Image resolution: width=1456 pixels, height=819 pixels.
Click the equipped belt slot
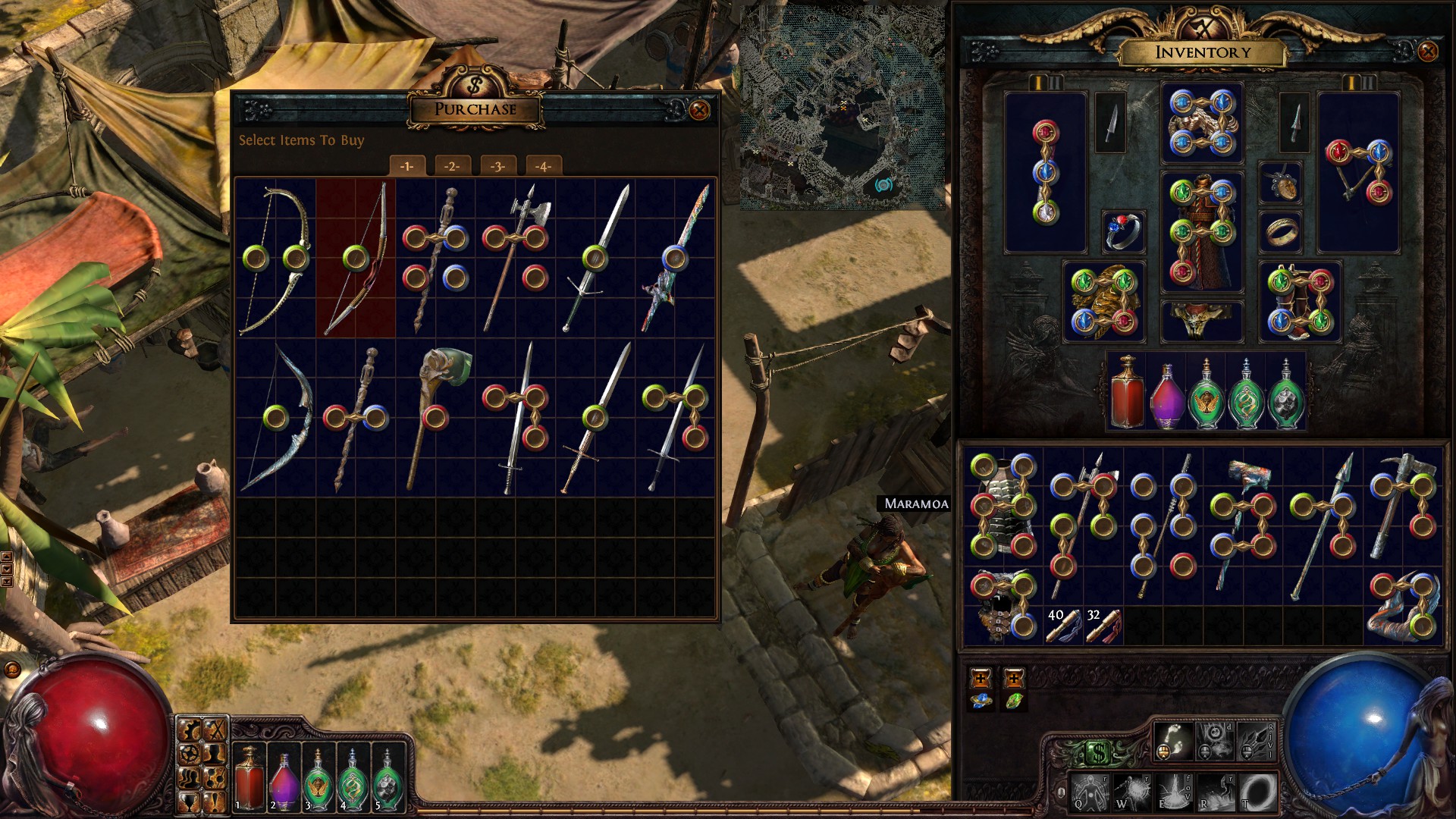(x=1202, y=320)
